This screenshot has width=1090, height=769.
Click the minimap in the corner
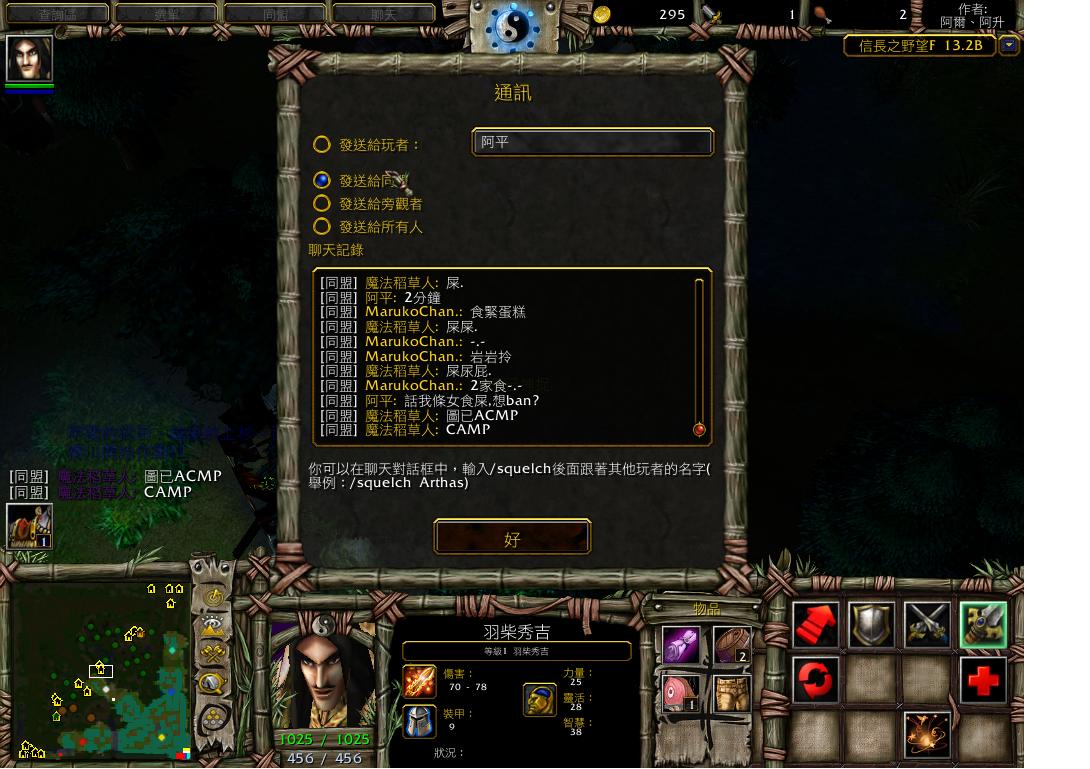pyautogui.click(x=100, y=670)
